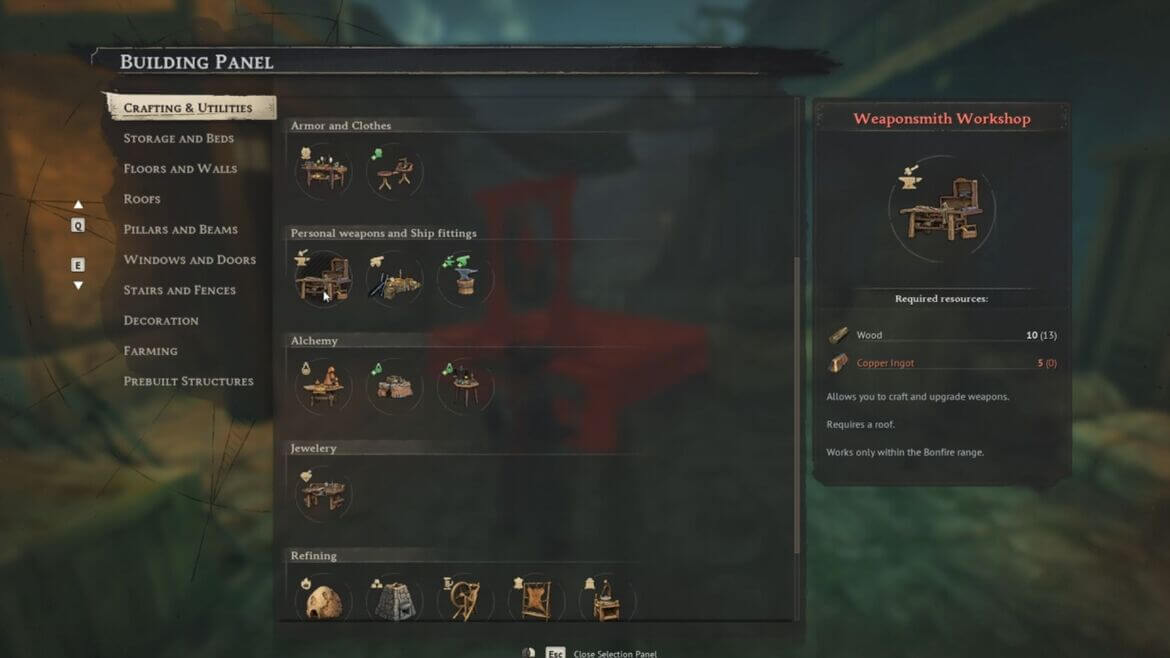Select the stone furnace under Refining
Viewport: 1170px width, 658px height.
pyautogui.click(x=394, y=600)
